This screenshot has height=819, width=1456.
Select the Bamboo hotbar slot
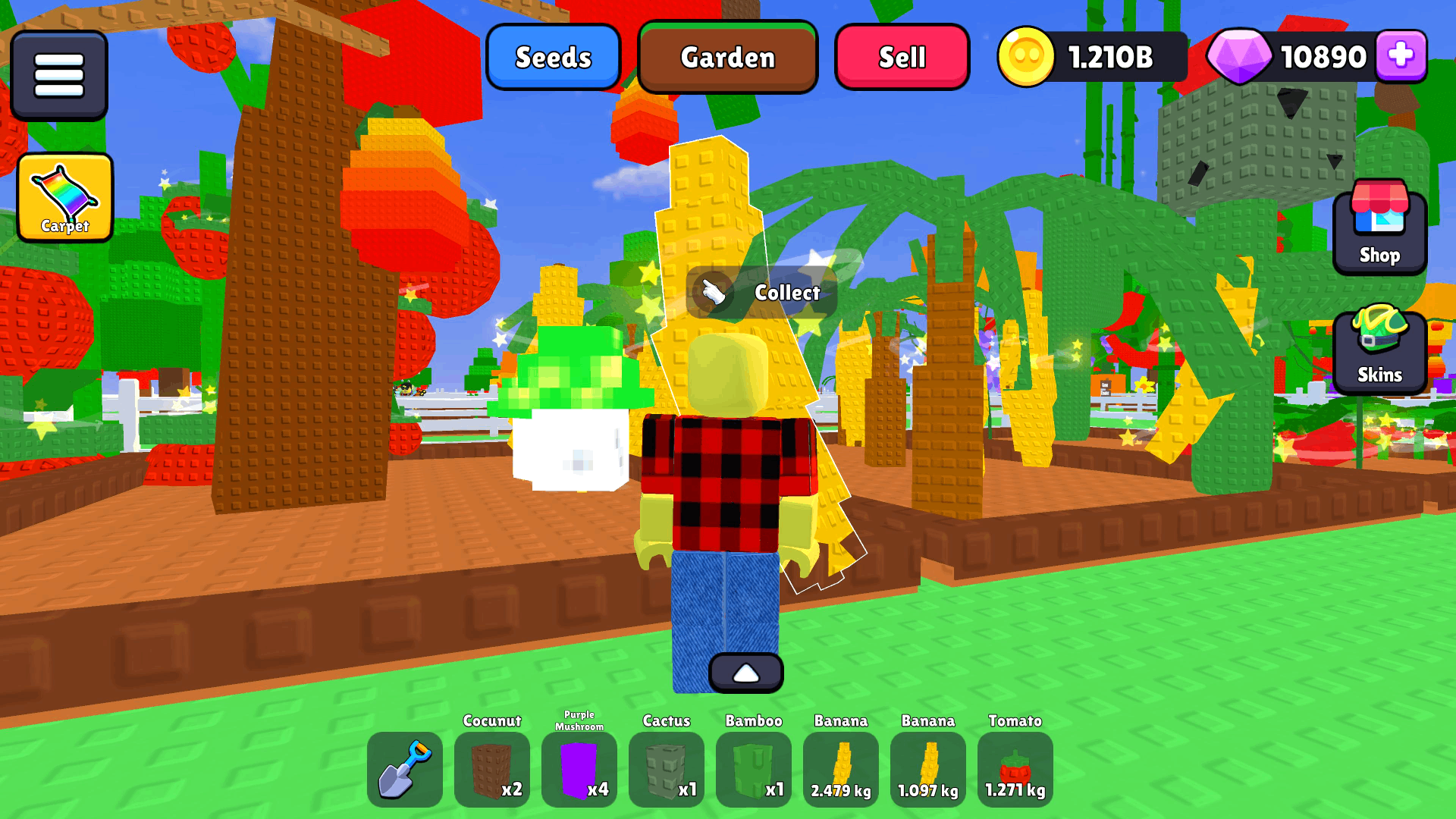[754, 769]
